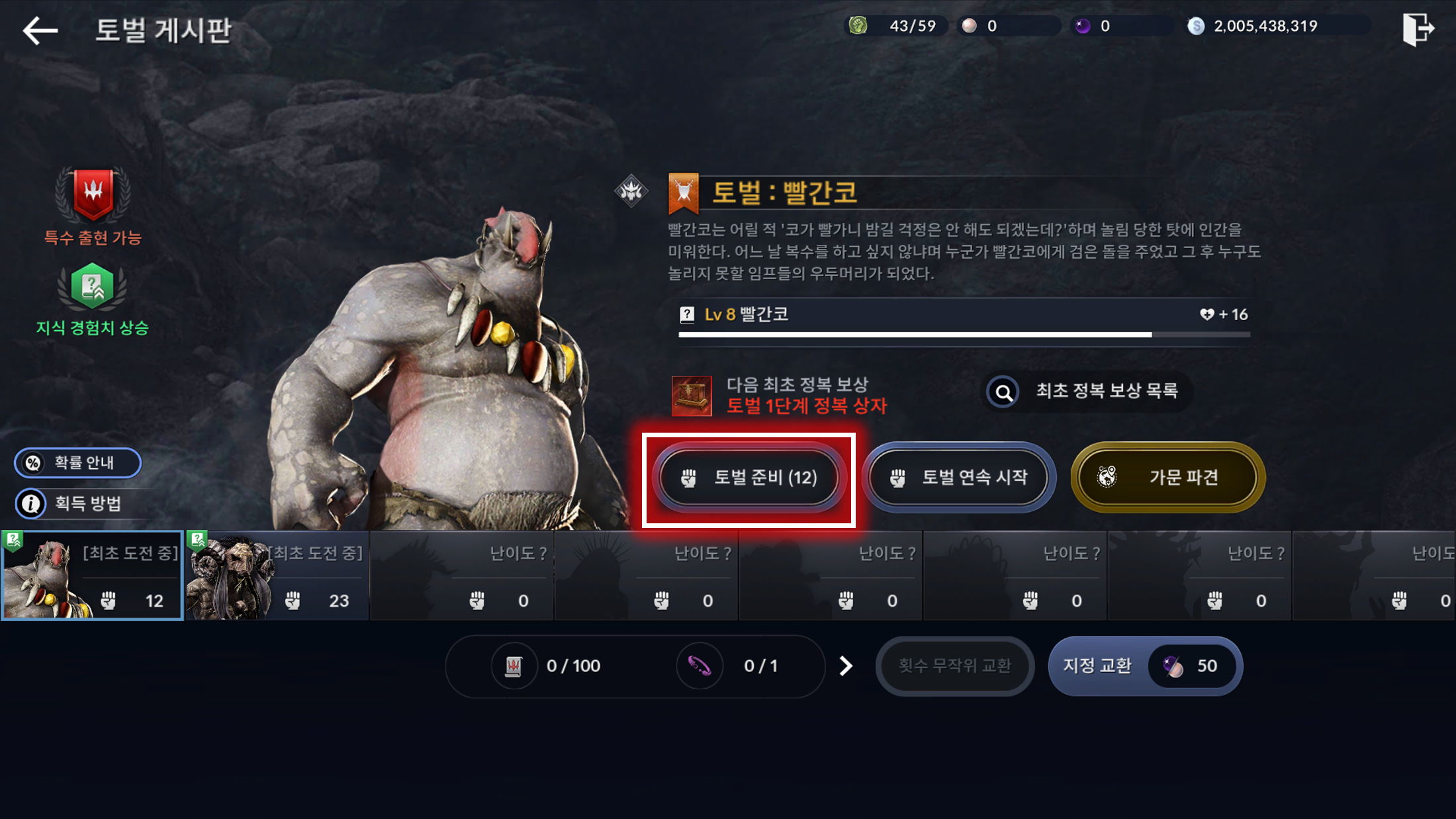Viewport: 1456px width, 819px height.
Task: Choose the 가문 파견 dispatch button
Action: (x=1167, y=478)
